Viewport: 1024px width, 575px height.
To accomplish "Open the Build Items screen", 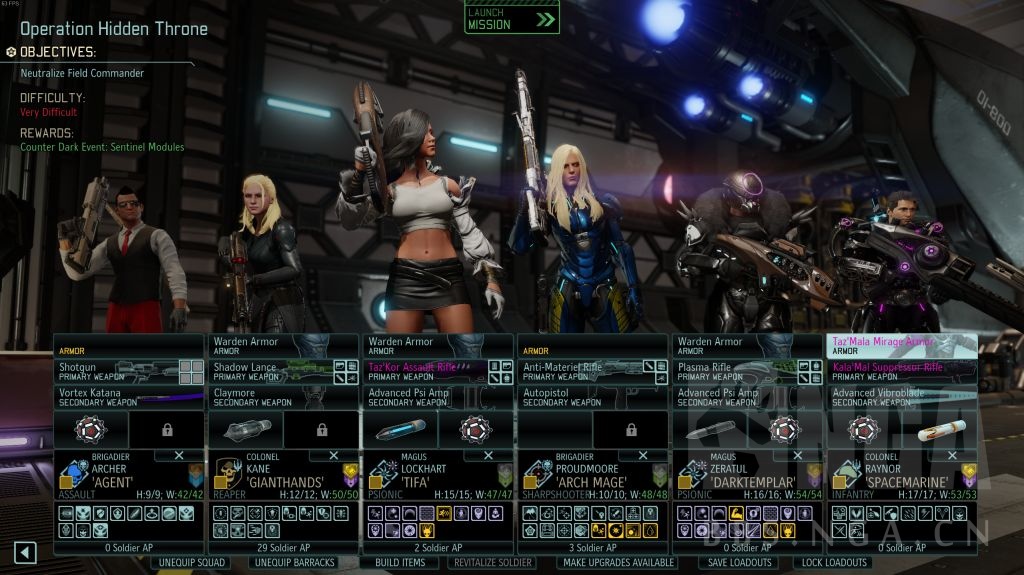I will pos(400,562).
